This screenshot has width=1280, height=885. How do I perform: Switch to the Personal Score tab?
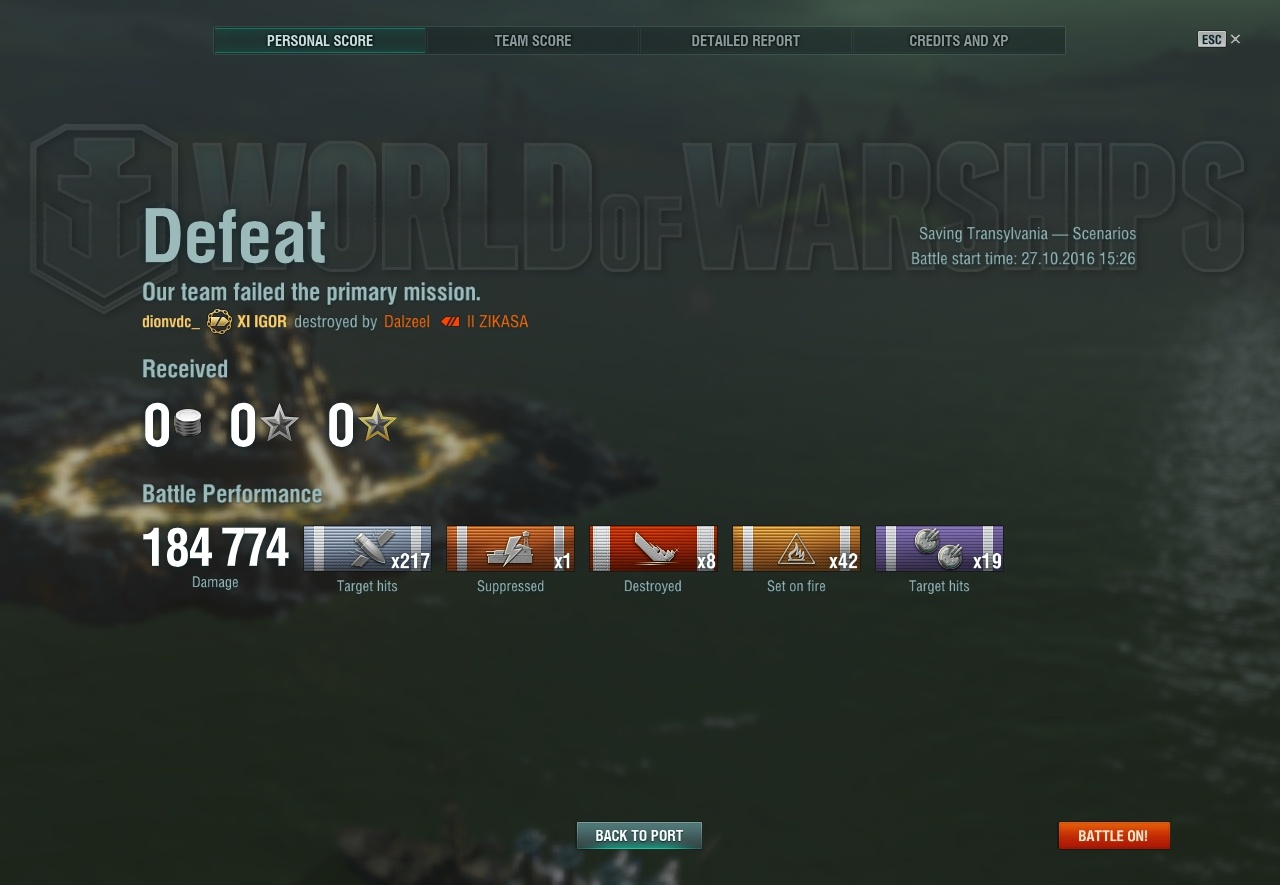(320, 41)
